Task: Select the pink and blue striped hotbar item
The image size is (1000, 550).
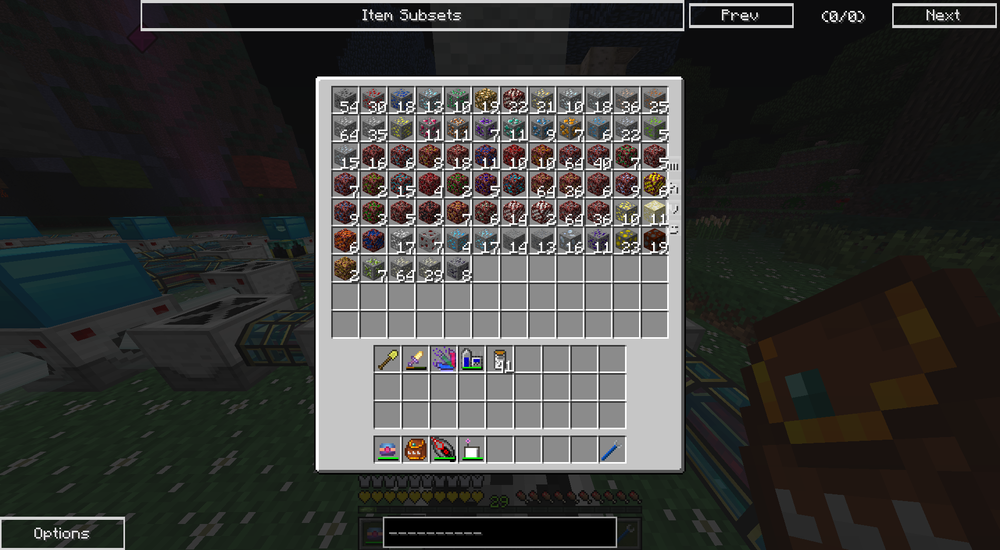Action: [388, 450]
